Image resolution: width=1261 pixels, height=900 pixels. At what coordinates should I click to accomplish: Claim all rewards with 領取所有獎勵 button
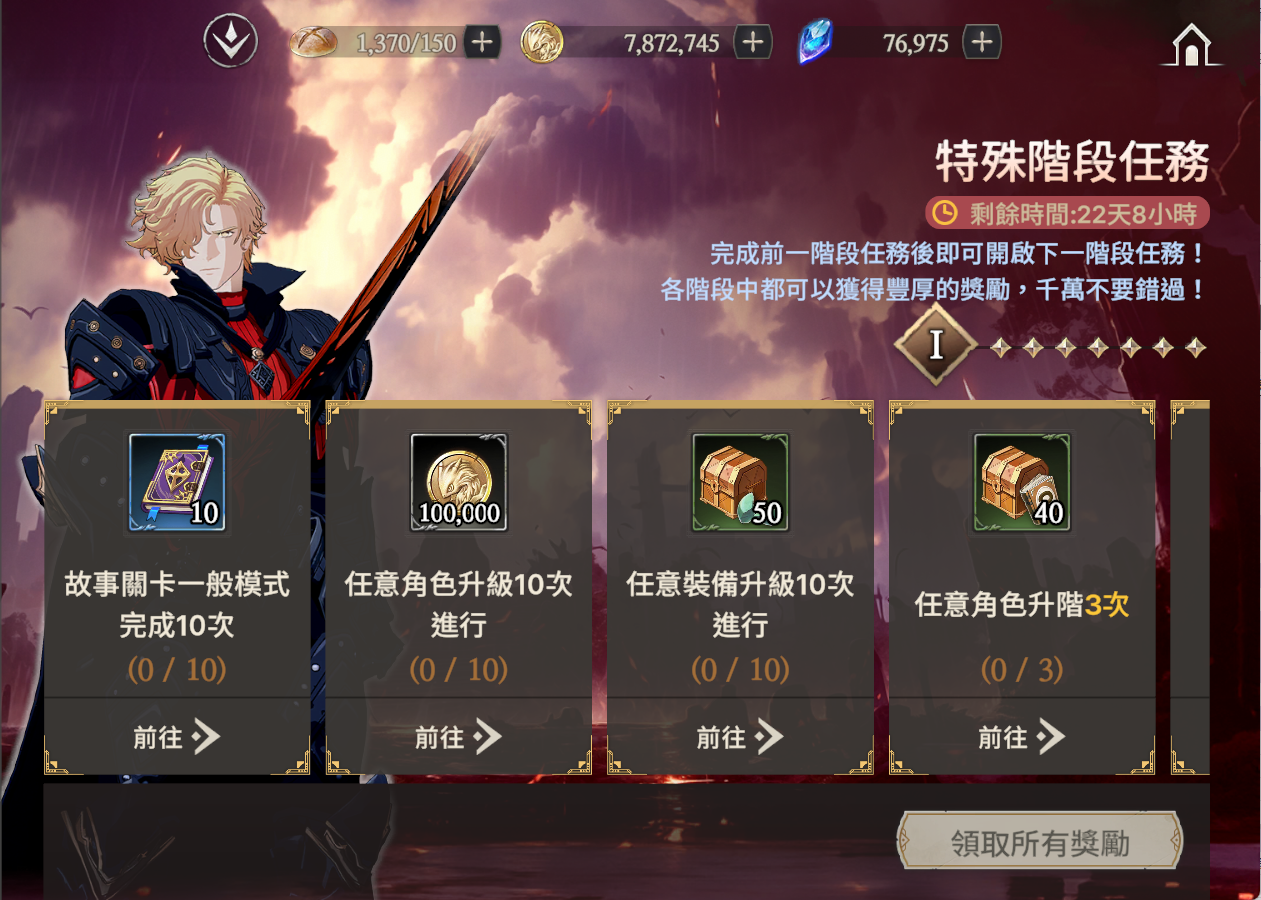1040,843
